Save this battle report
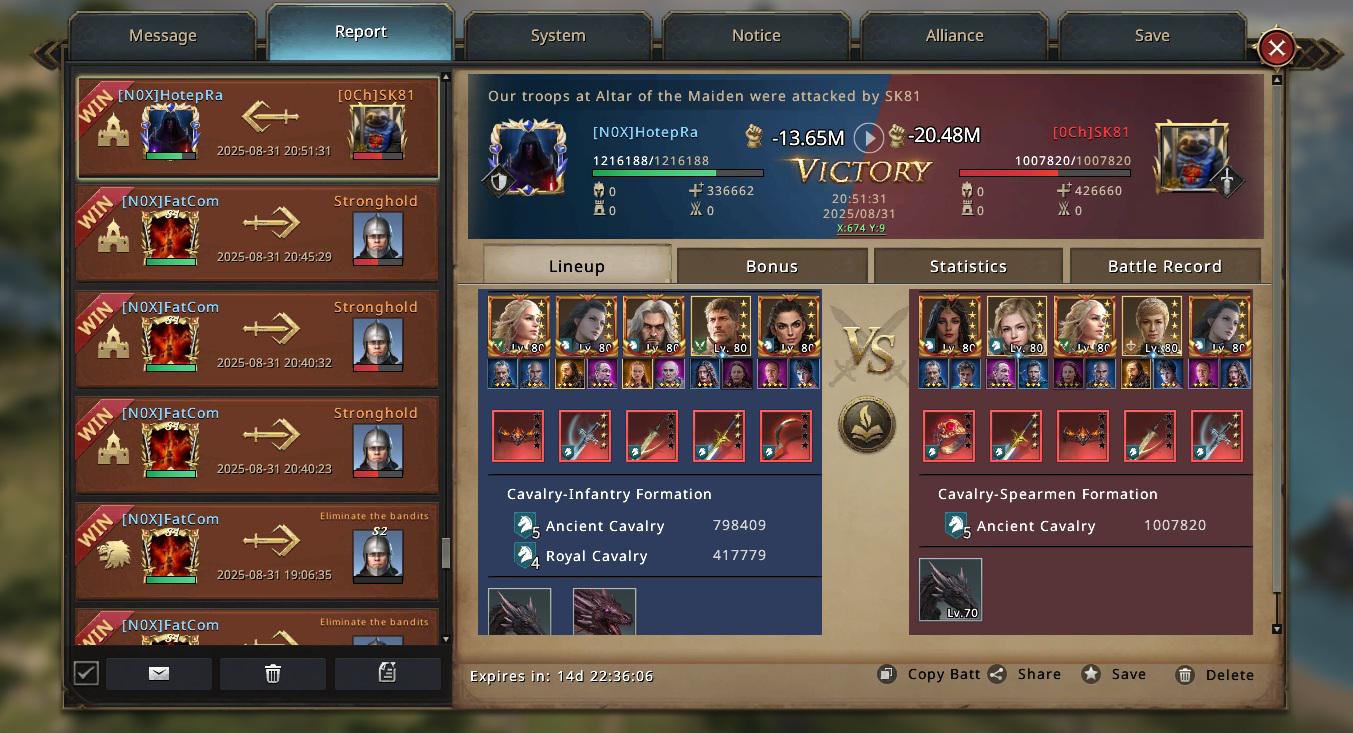This screenshot has height=733, width=1353. point(1115,674)
